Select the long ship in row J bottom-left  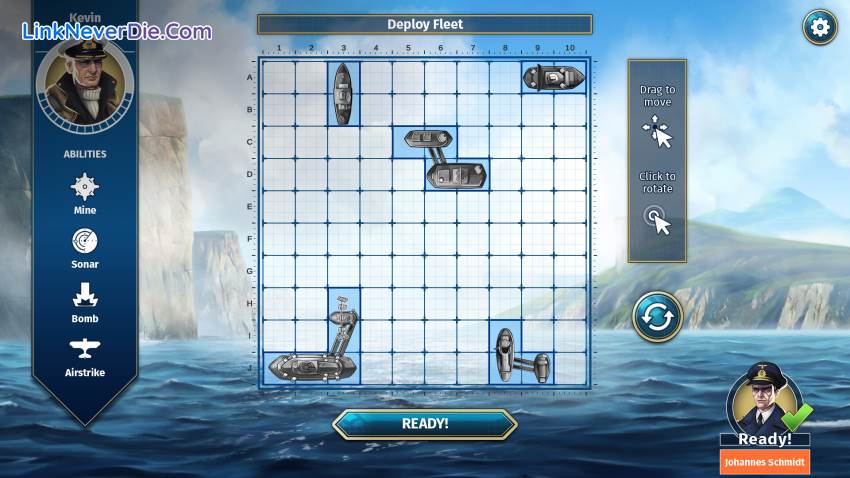tap(310, 367)
